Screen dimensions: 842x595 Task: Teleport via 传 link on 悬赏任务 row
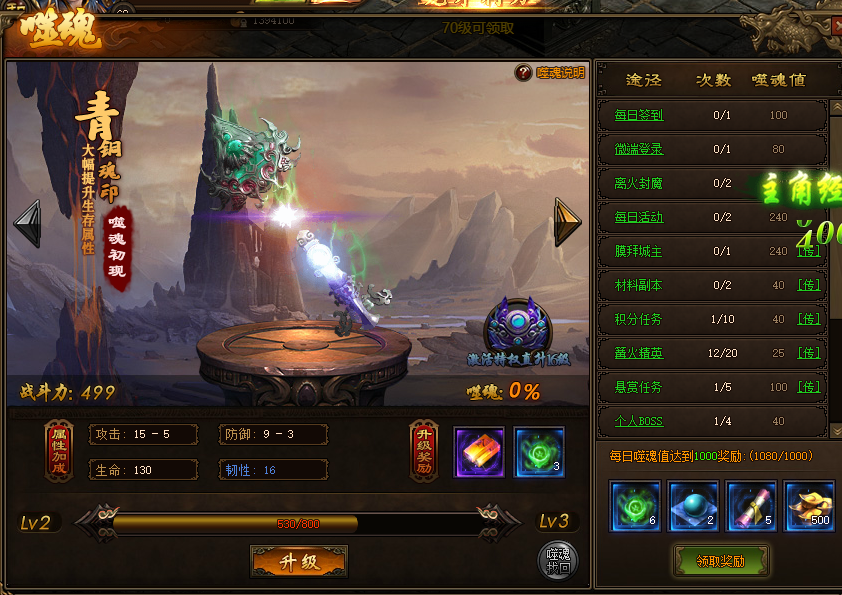point(809,387)
